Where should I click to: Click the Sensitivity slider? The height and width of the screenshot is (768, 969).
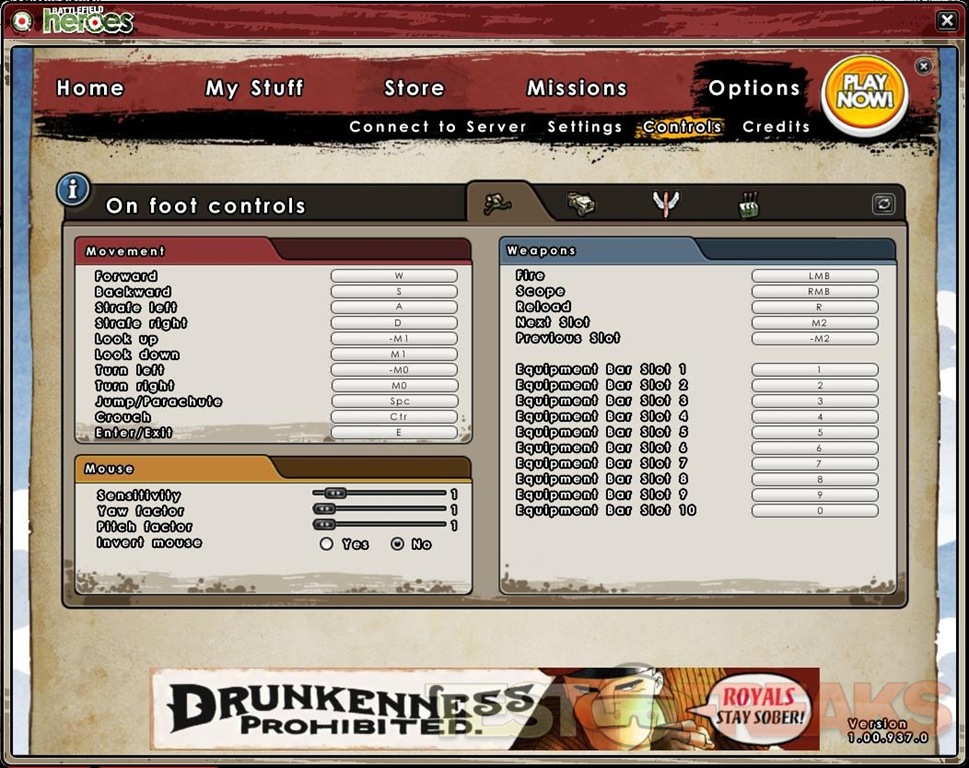(x=380, y=493)
